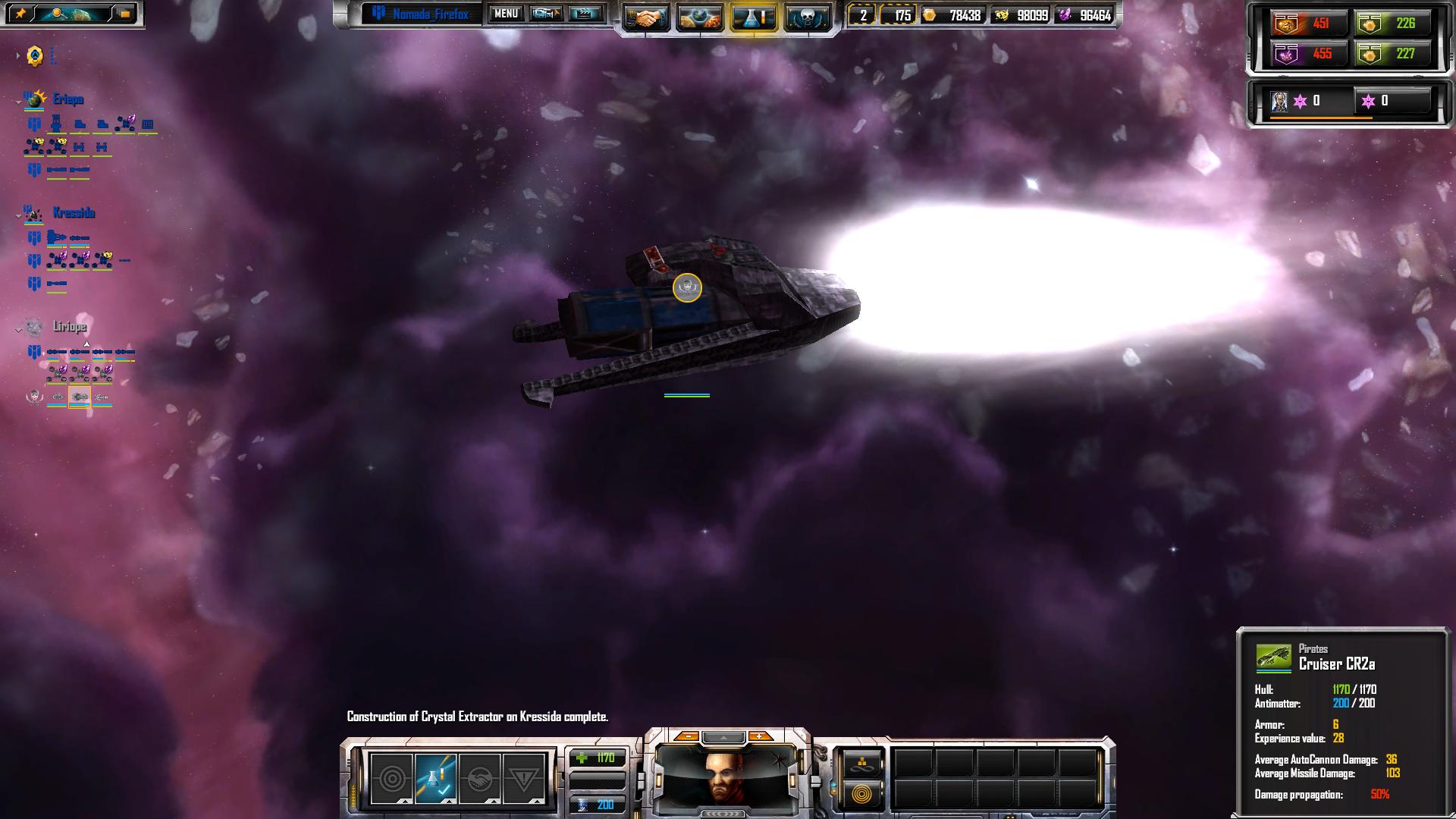Image resolution: width=1456 pixels, height=819 pixels.
Task: Click the warning triangle action button
Action: click(x=524, y=778)
